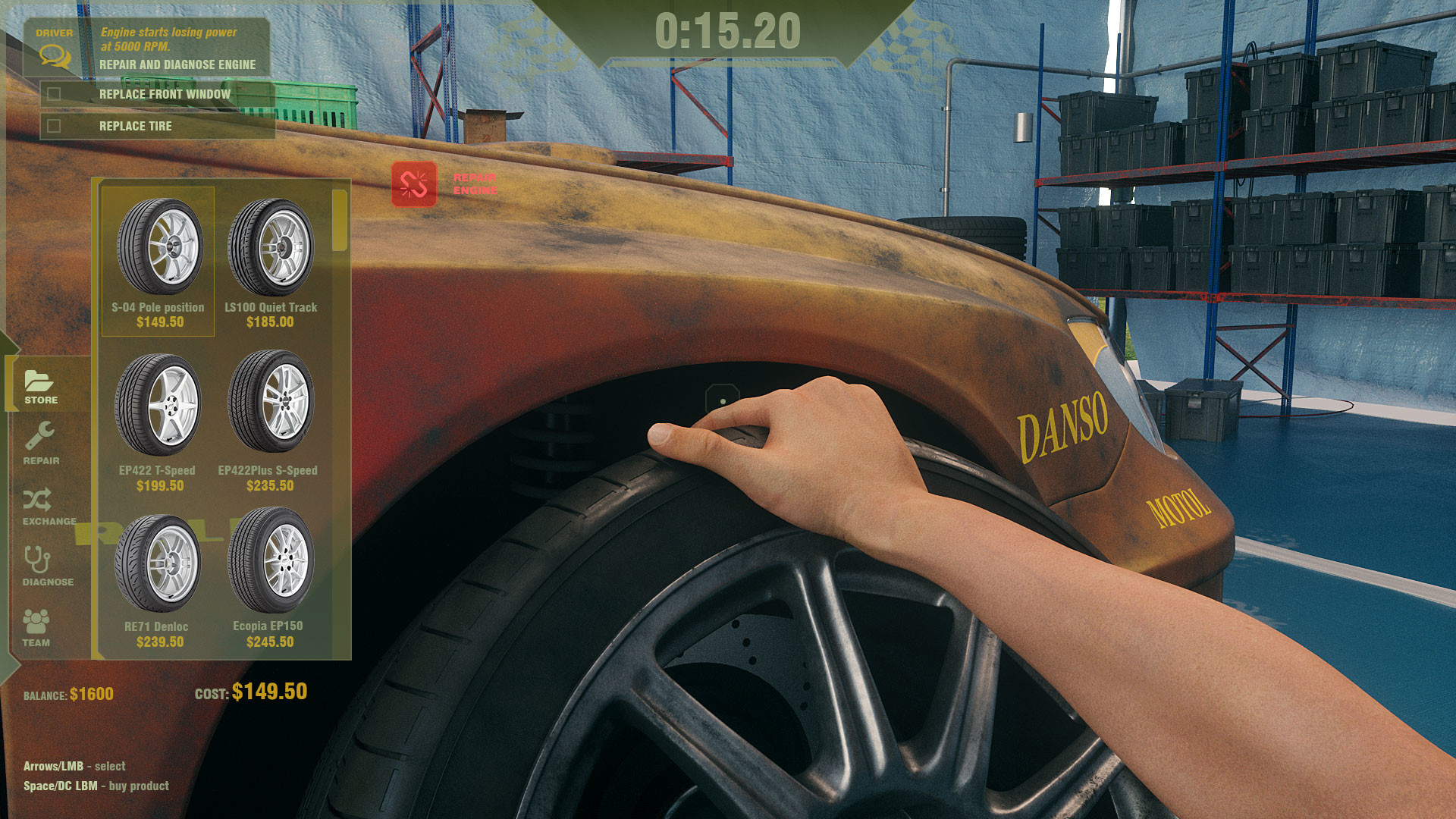Choose the Ecopia EP150 tire

[x=269, y=569]
